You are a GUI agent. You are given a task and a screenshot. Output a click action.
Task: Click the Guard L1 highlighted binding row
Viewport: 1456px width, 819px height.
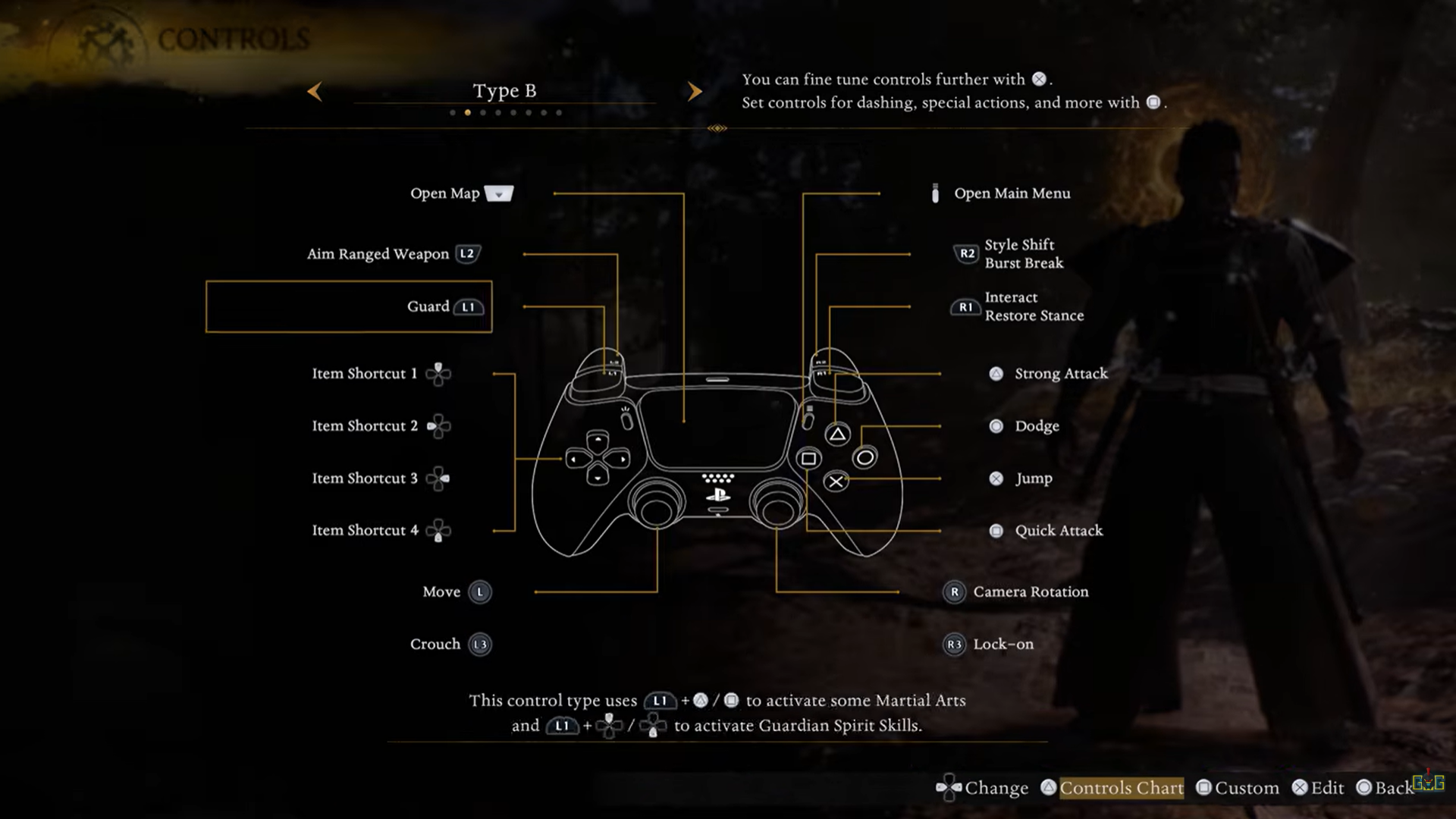point(349,306)
